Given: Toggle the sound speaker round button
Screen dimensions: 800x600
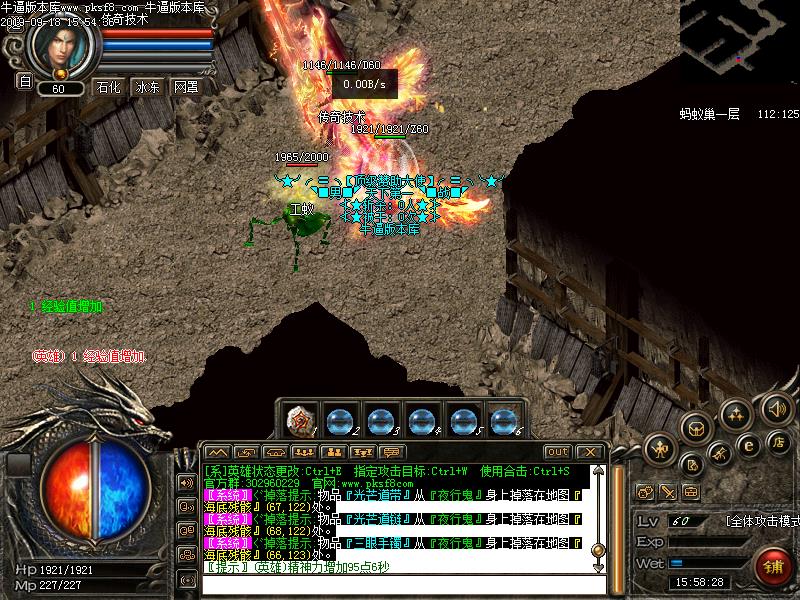Looking at the screenshot, I should coord(776,408).
